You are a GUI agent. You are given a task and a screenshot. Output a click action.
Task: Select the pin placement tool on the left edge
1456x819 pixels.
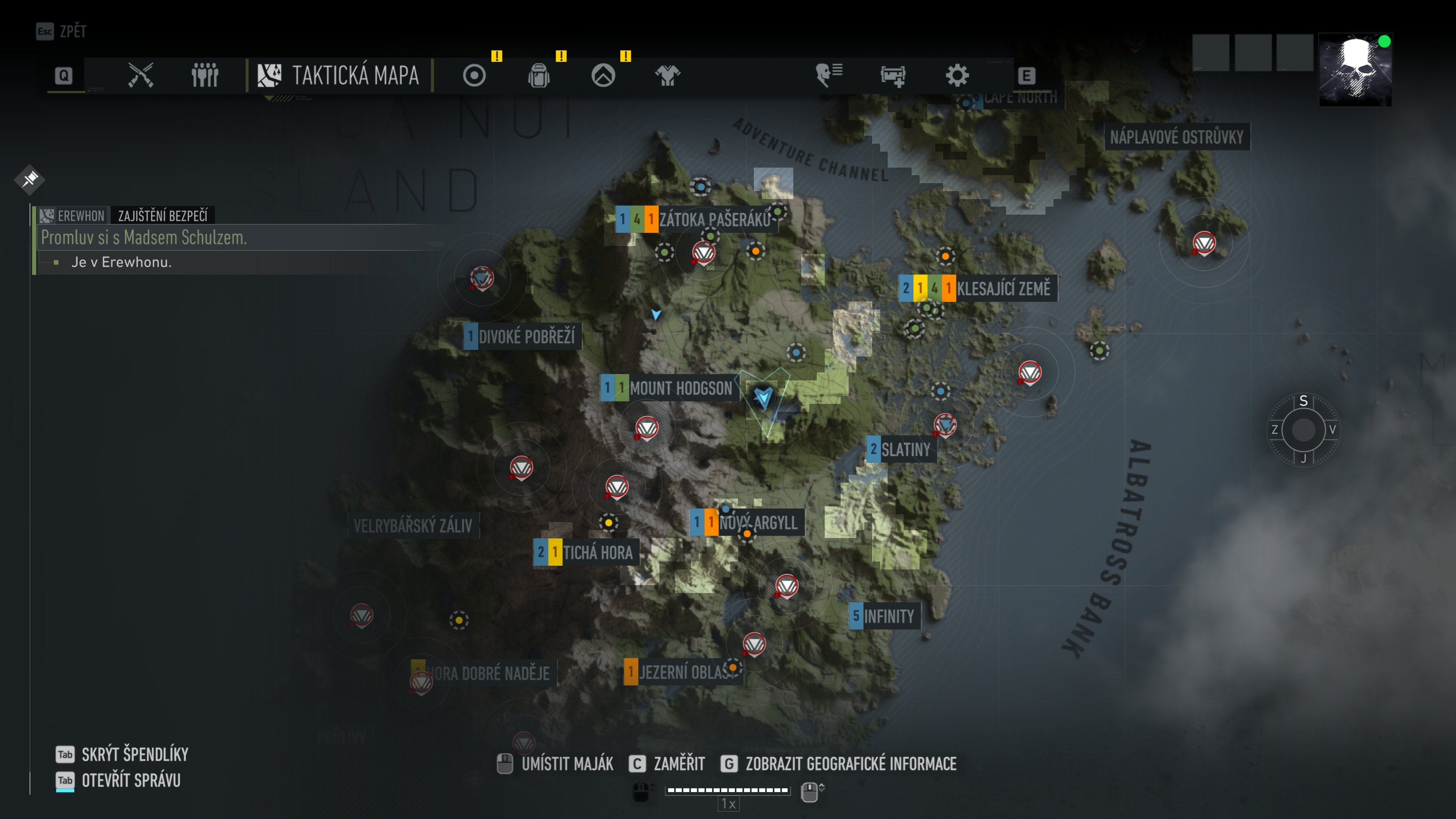click(x=30, y=179)
